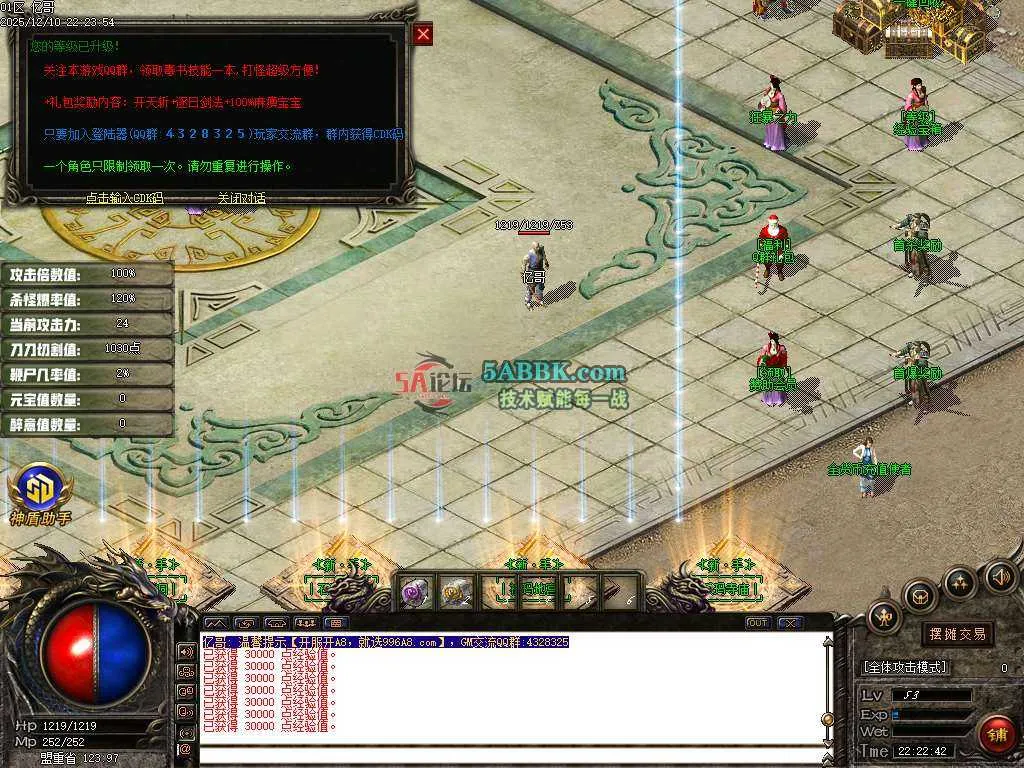The width and height of the screenshot is (1024, 768).
Task: Open the 摆摊交易 stall trade button
Action: coord(957,633)
